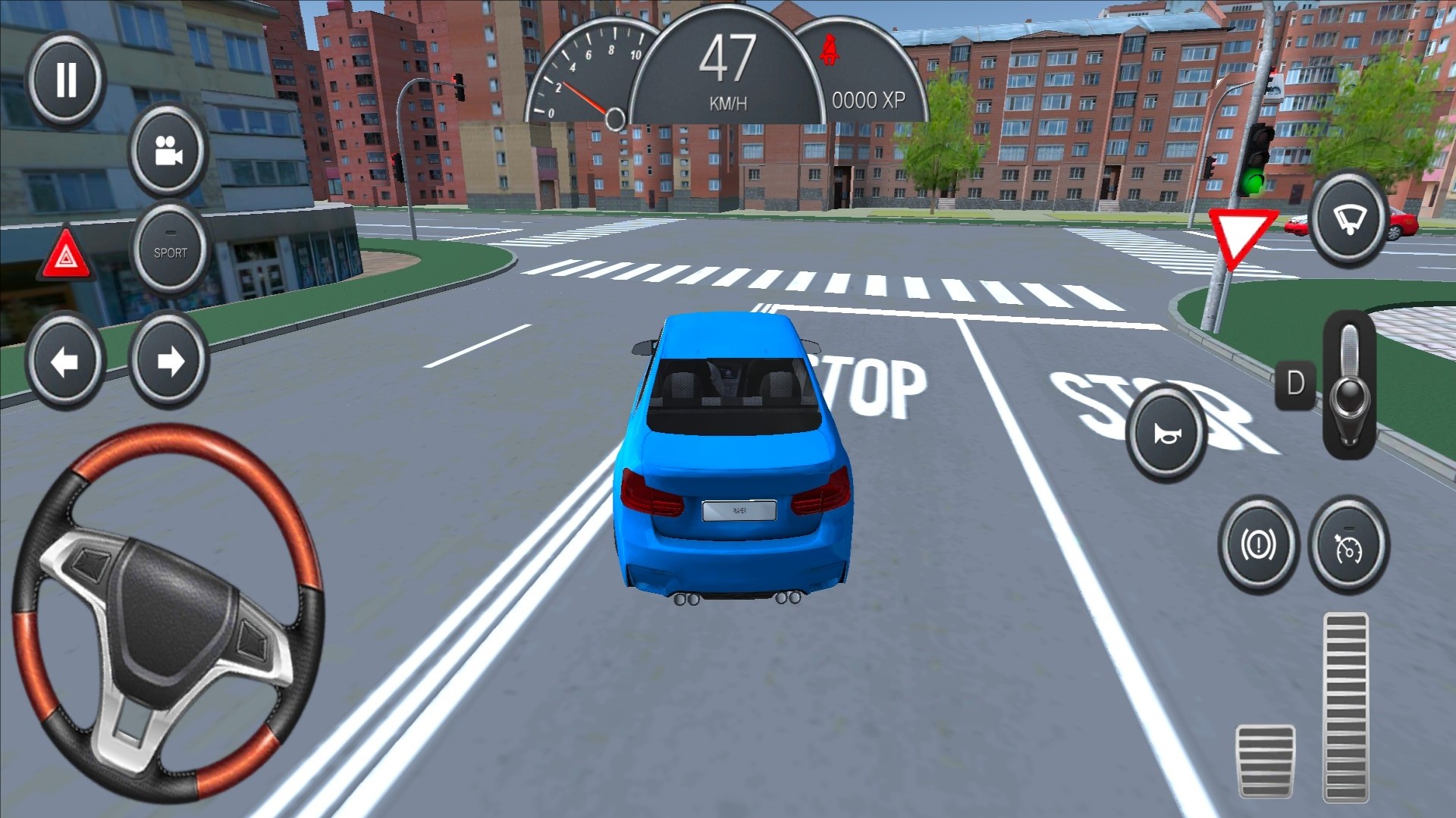This screenshot has height=818, width=1456.
Task: Tap the tall accelerator pedal
Action: [1346, 707]
